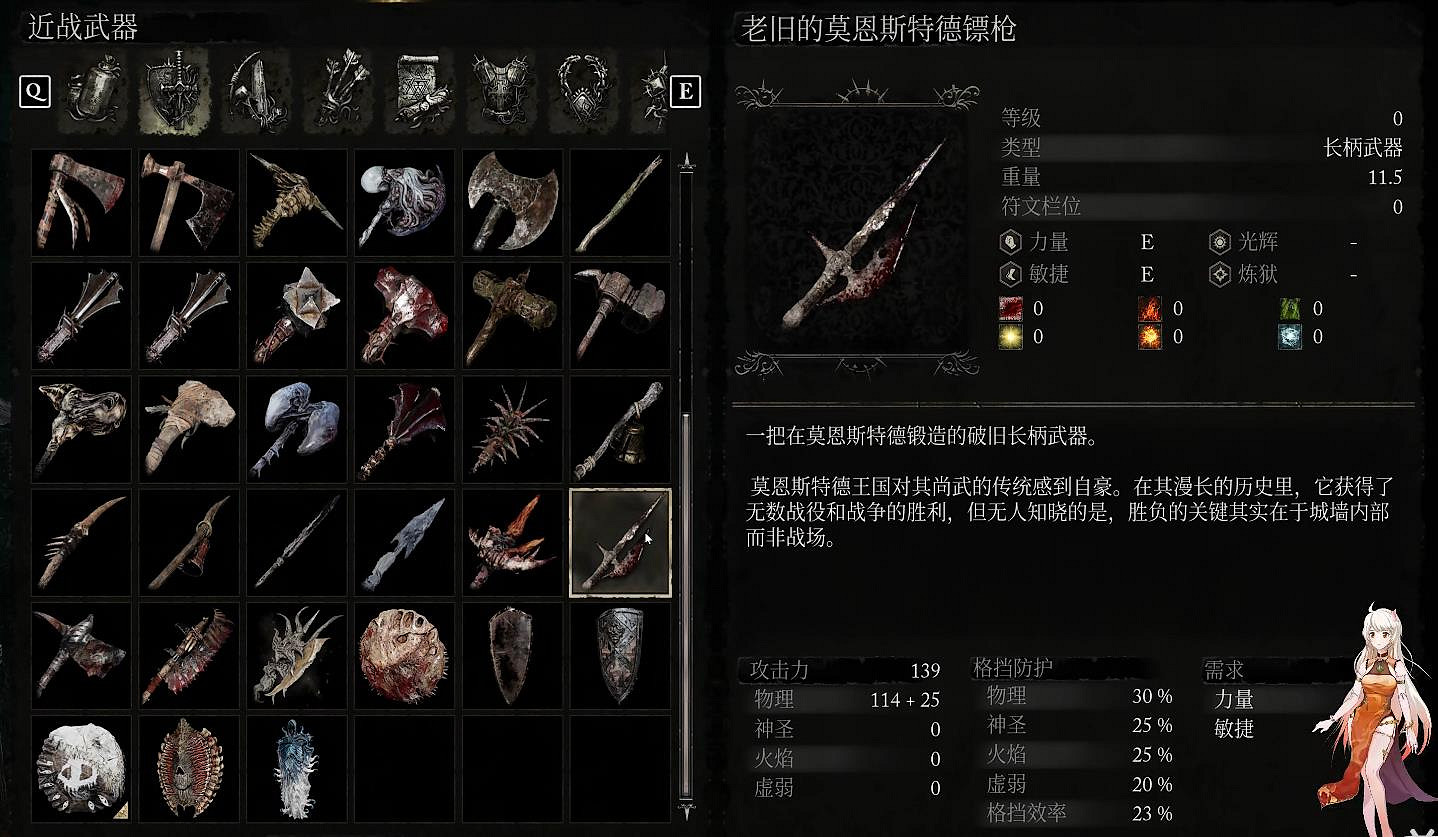The width and height of the screenshot is (1438, 837).
Task: Open the consumables category icon
Action: point(94,92)
